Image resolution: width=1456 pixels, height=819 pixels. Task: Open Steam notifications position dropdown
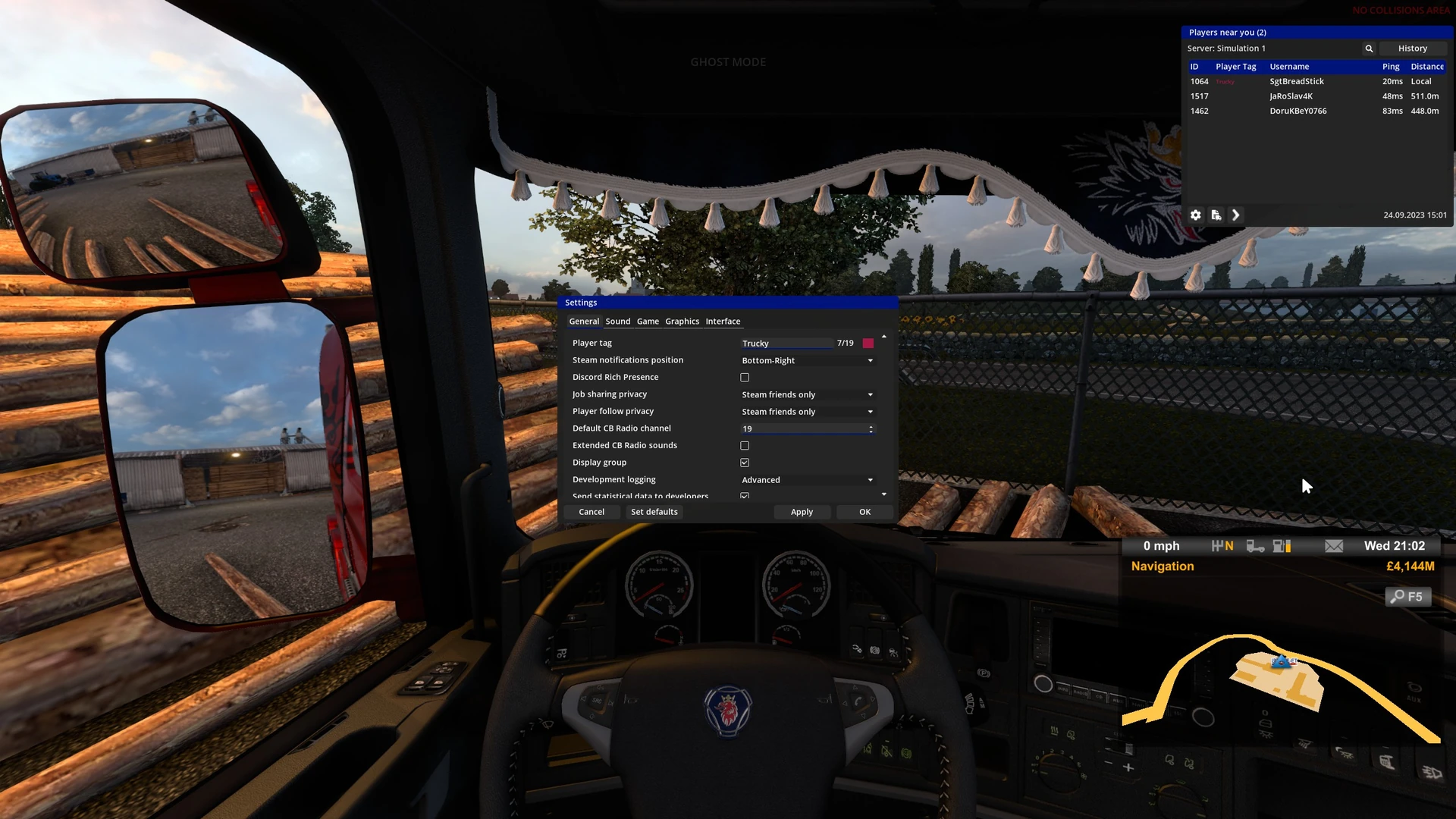[x=807, y=361]
